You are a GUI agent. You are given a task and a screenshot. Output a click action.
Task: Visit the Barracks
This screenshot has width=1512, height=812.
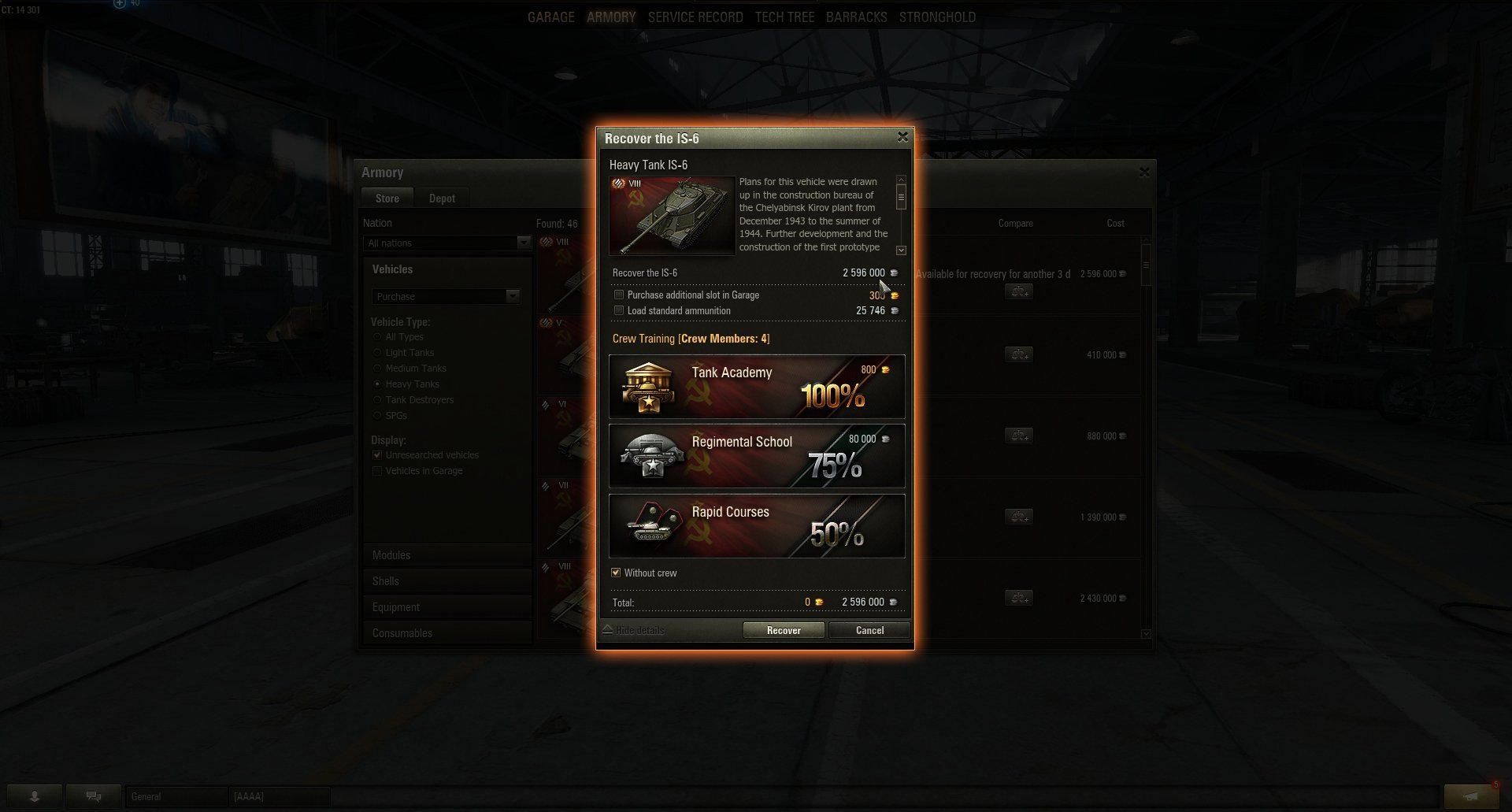(x=856, y=17)
